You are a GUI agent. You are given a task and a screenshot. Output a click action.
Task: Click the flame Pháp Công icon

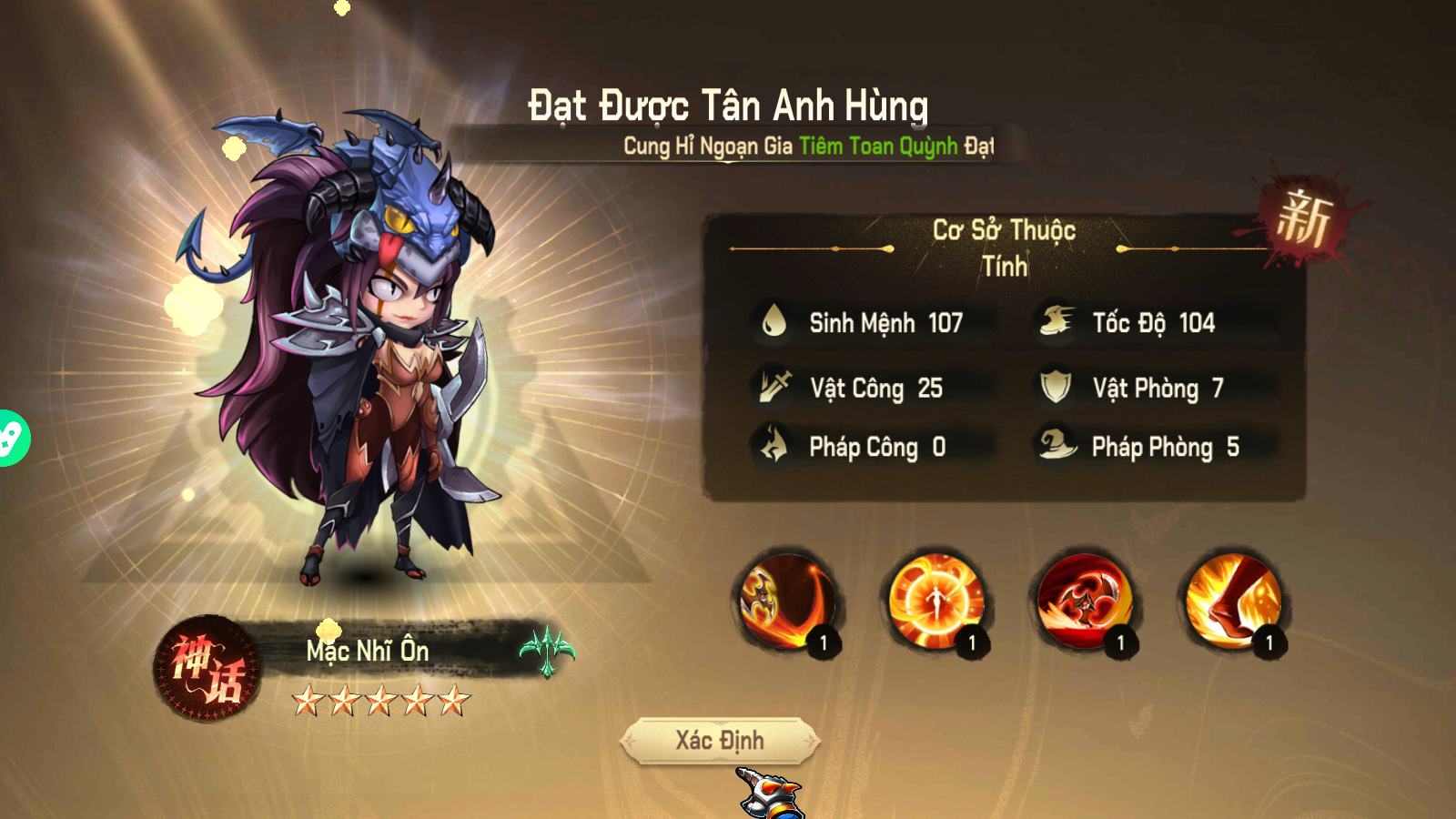pos(774,447)
